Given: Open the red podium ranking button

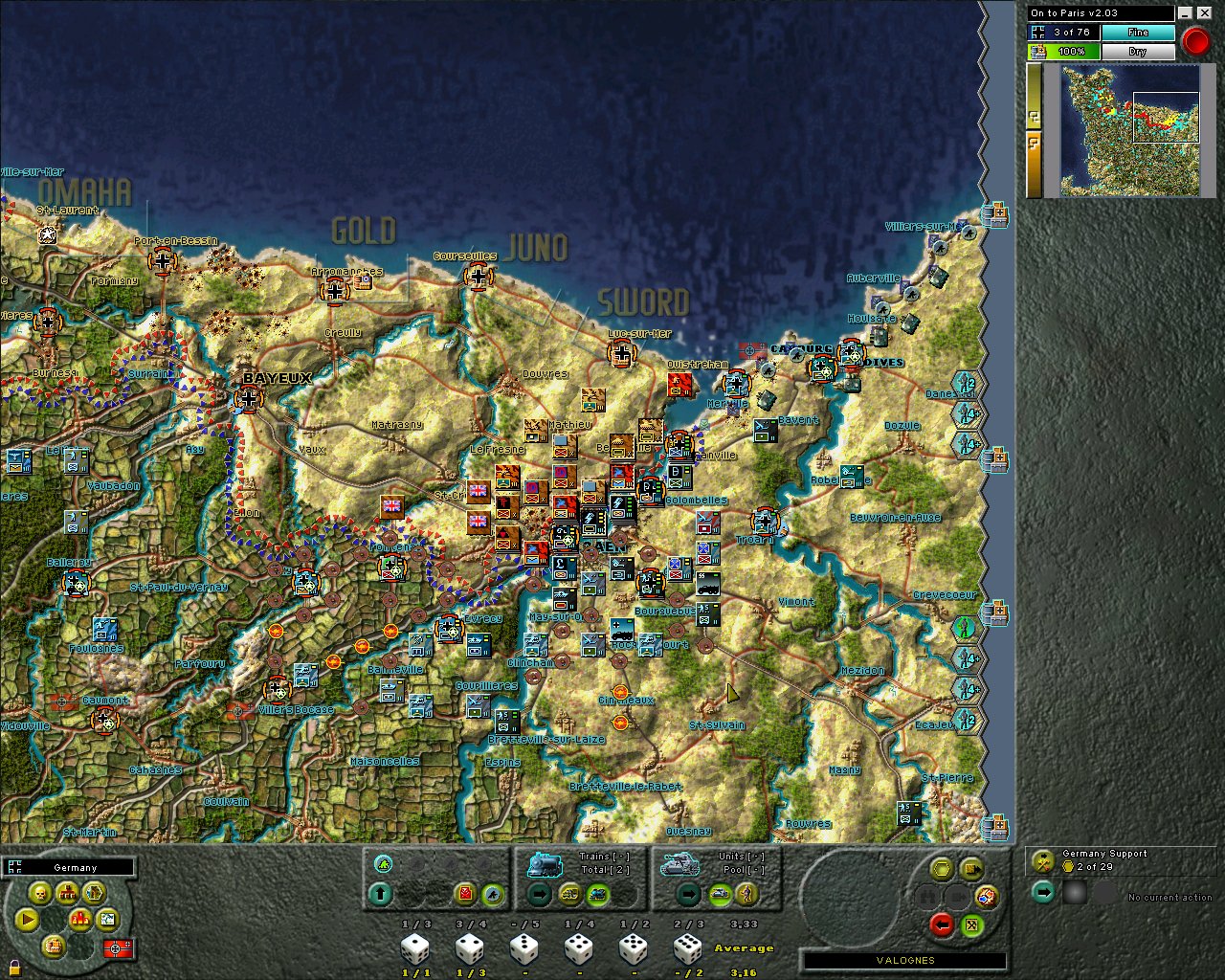Looking at the screenshot, I should (x=80, y=921).
